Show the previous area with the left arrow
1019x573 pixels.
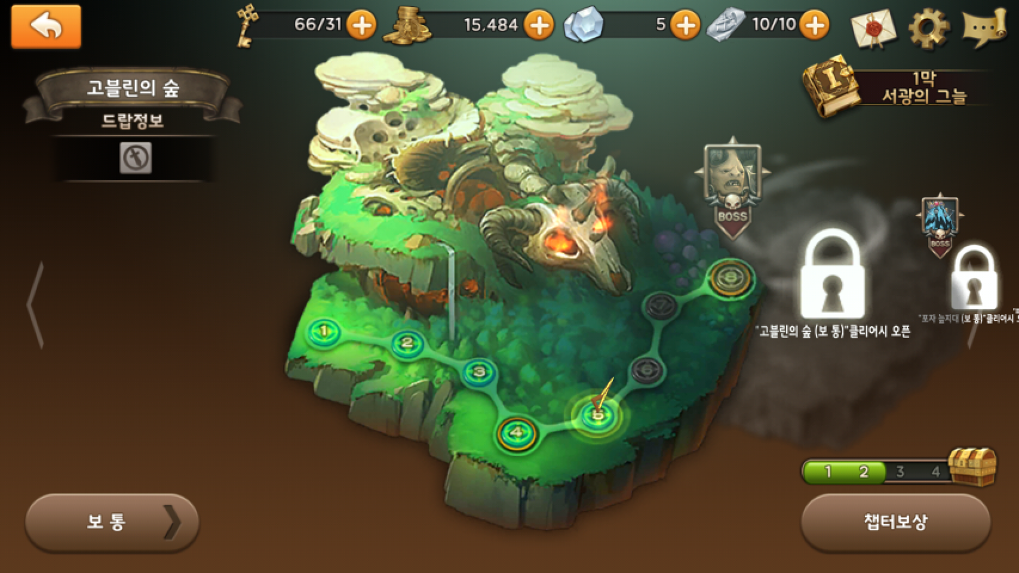pyautogui.click(x=34, y=305)
